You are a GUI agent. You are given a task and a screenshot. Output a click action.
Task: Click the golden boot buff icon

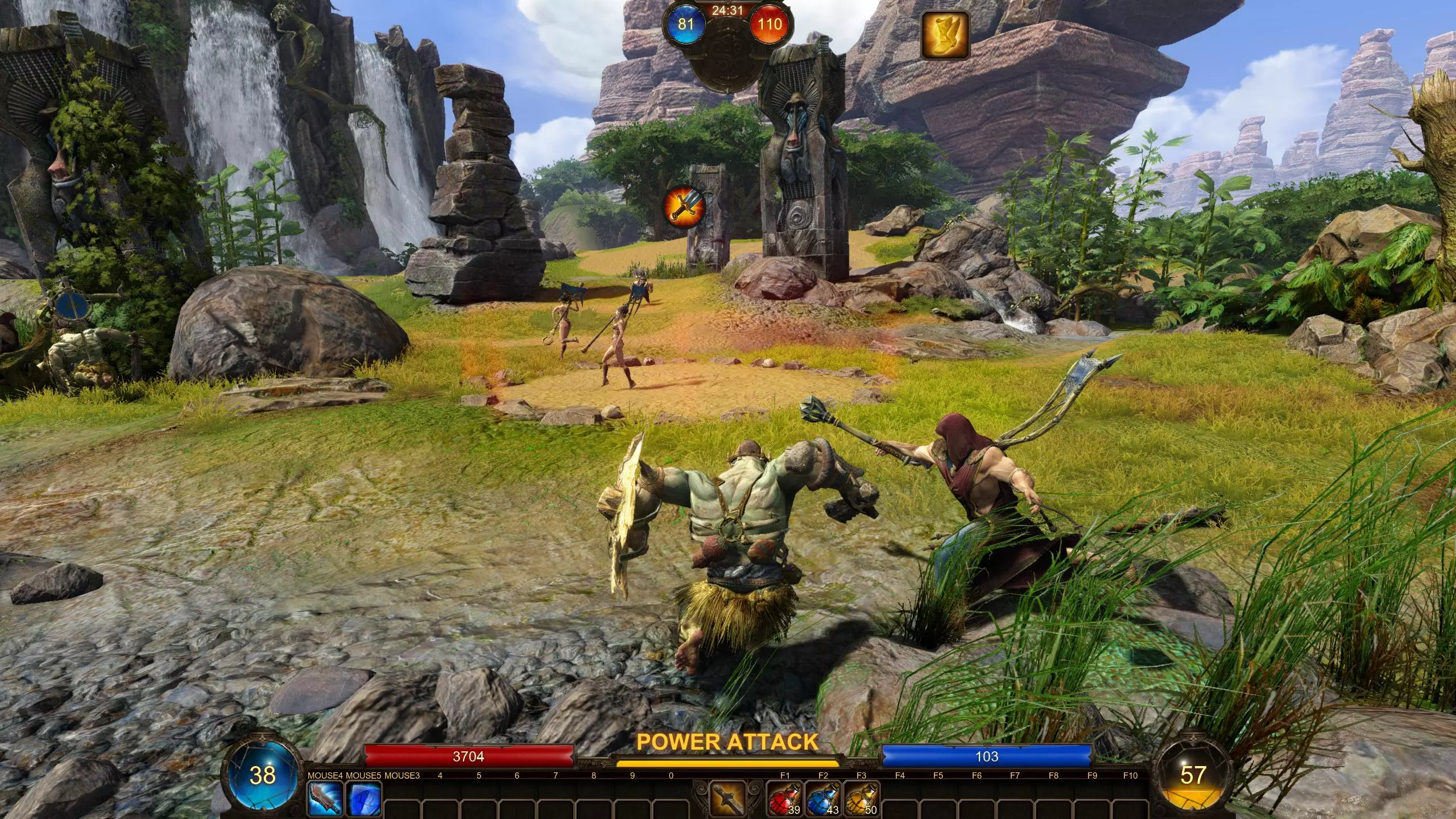pyautogui.click(x=945, y=35)
